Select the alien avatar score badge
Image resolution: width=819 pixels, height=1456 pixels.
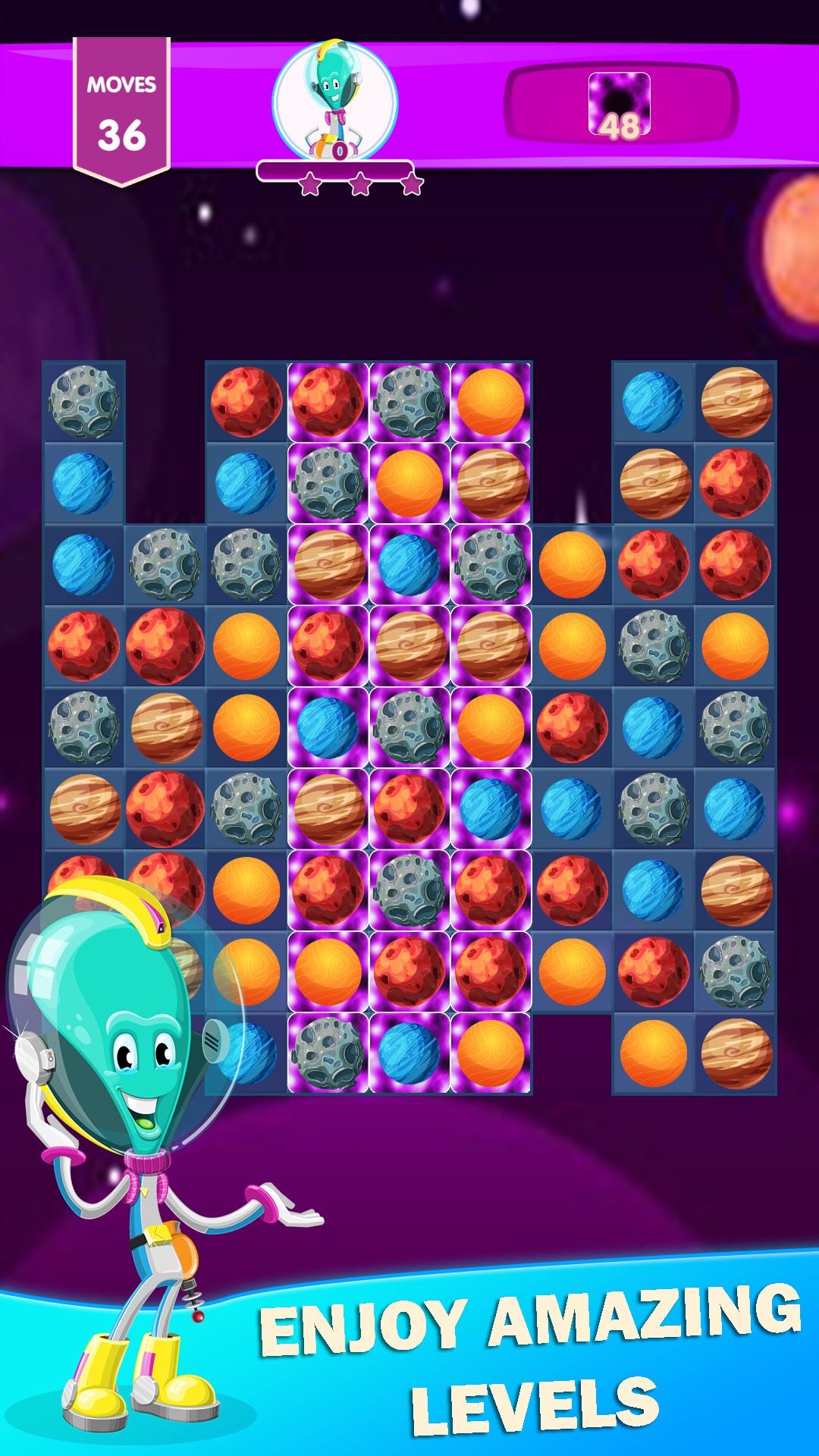334,102
